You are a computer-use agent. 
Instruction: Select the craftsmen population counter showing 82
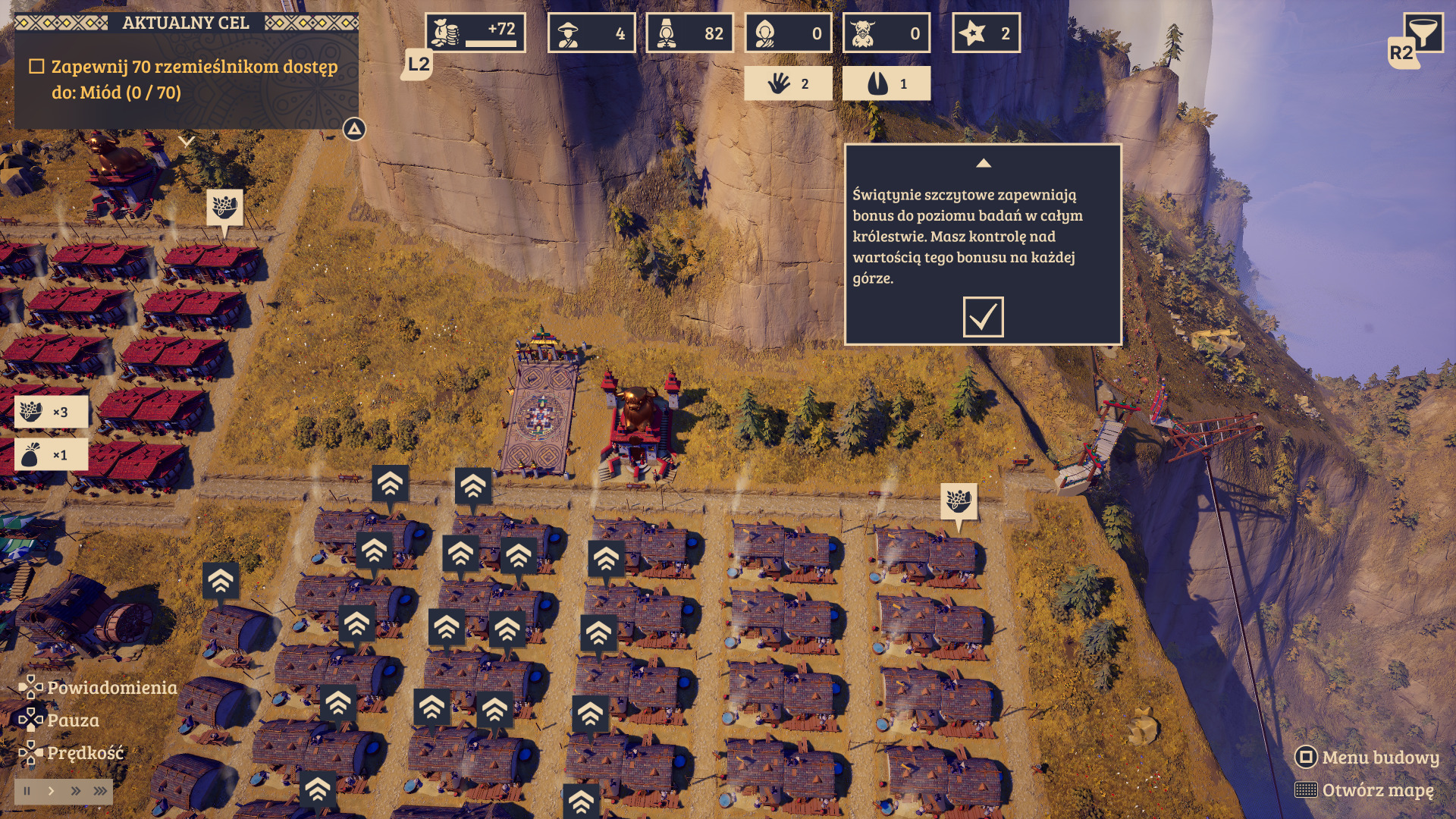pyautogui.click(x=689, y=33)
